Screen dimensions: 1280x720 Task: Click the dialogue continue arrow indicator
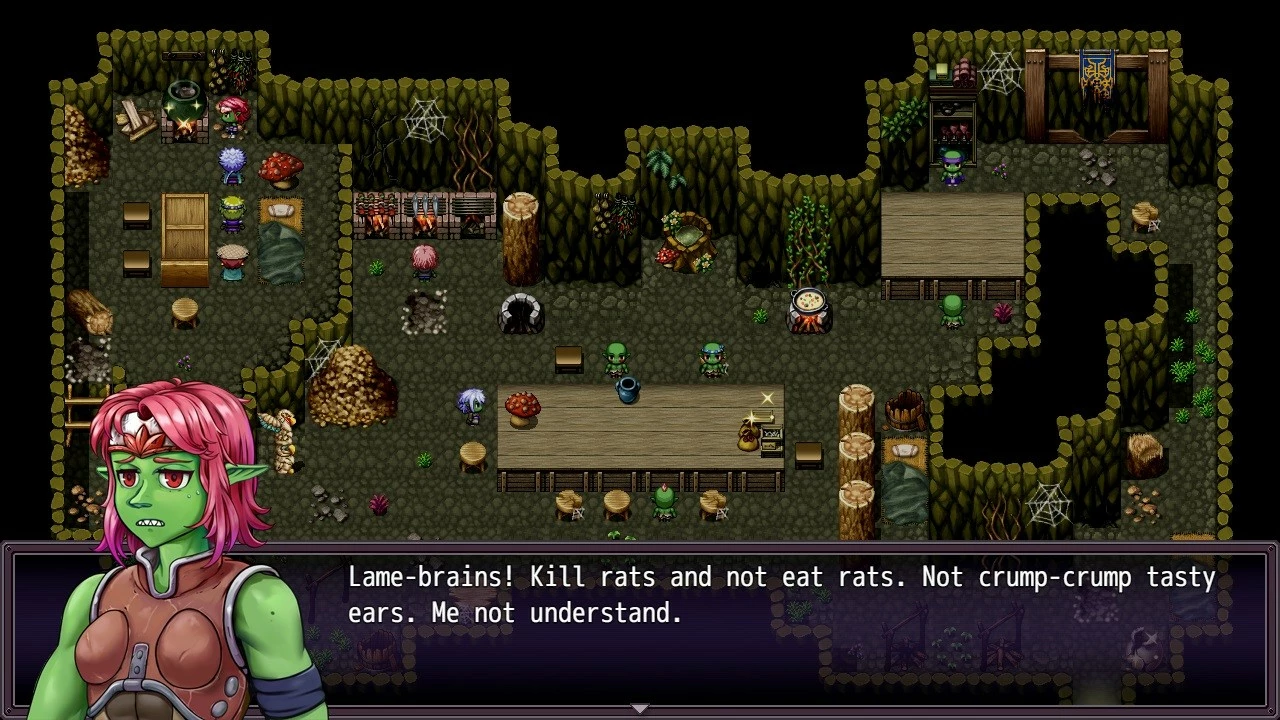pyautogui.click(x=640, y=708)
